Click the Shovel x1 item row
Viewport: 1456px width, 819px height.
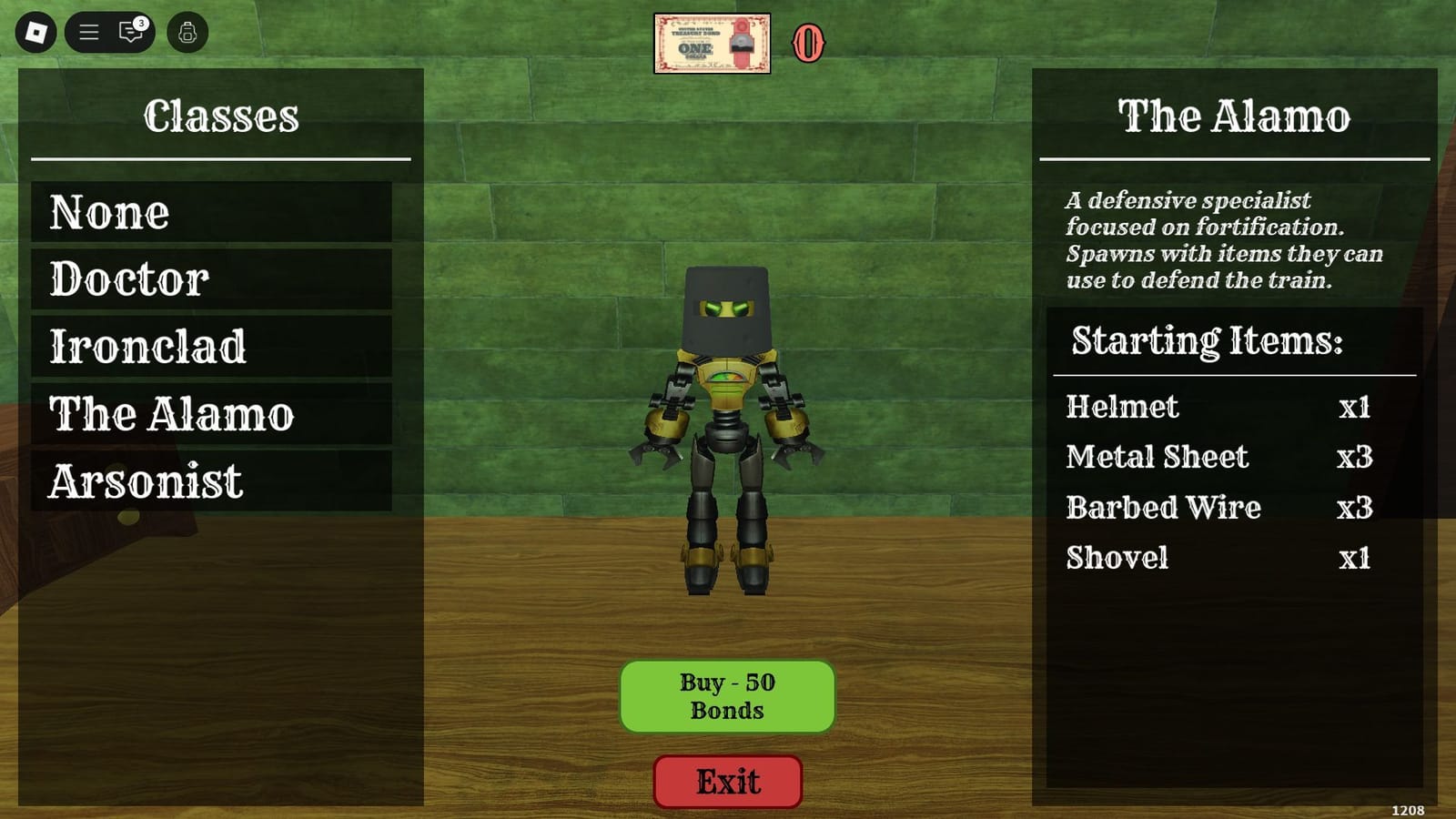click(1219, 558)
